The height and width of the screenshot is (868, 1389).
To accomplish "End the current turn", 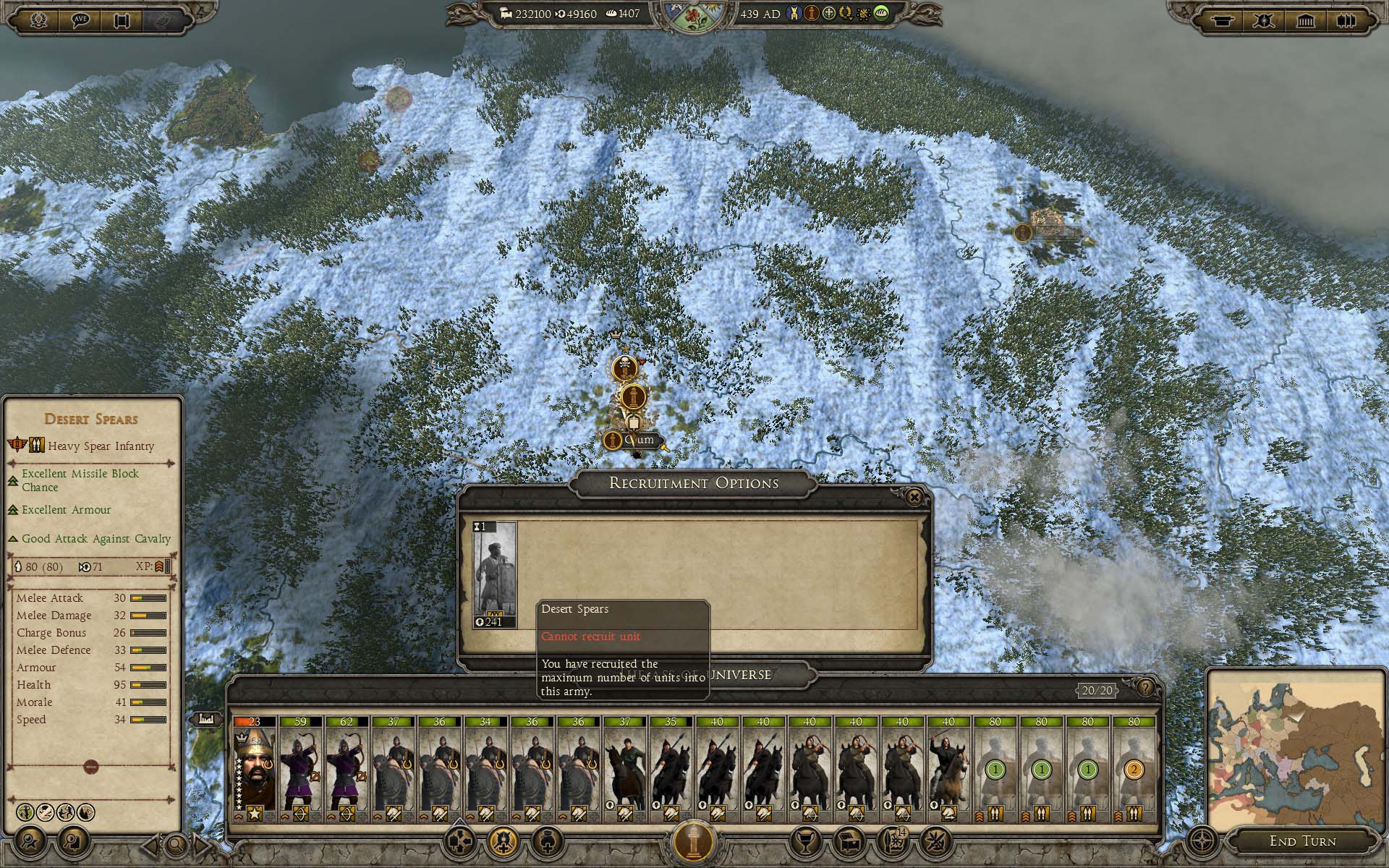I will pyautogui.click(x=1302, y=841).
